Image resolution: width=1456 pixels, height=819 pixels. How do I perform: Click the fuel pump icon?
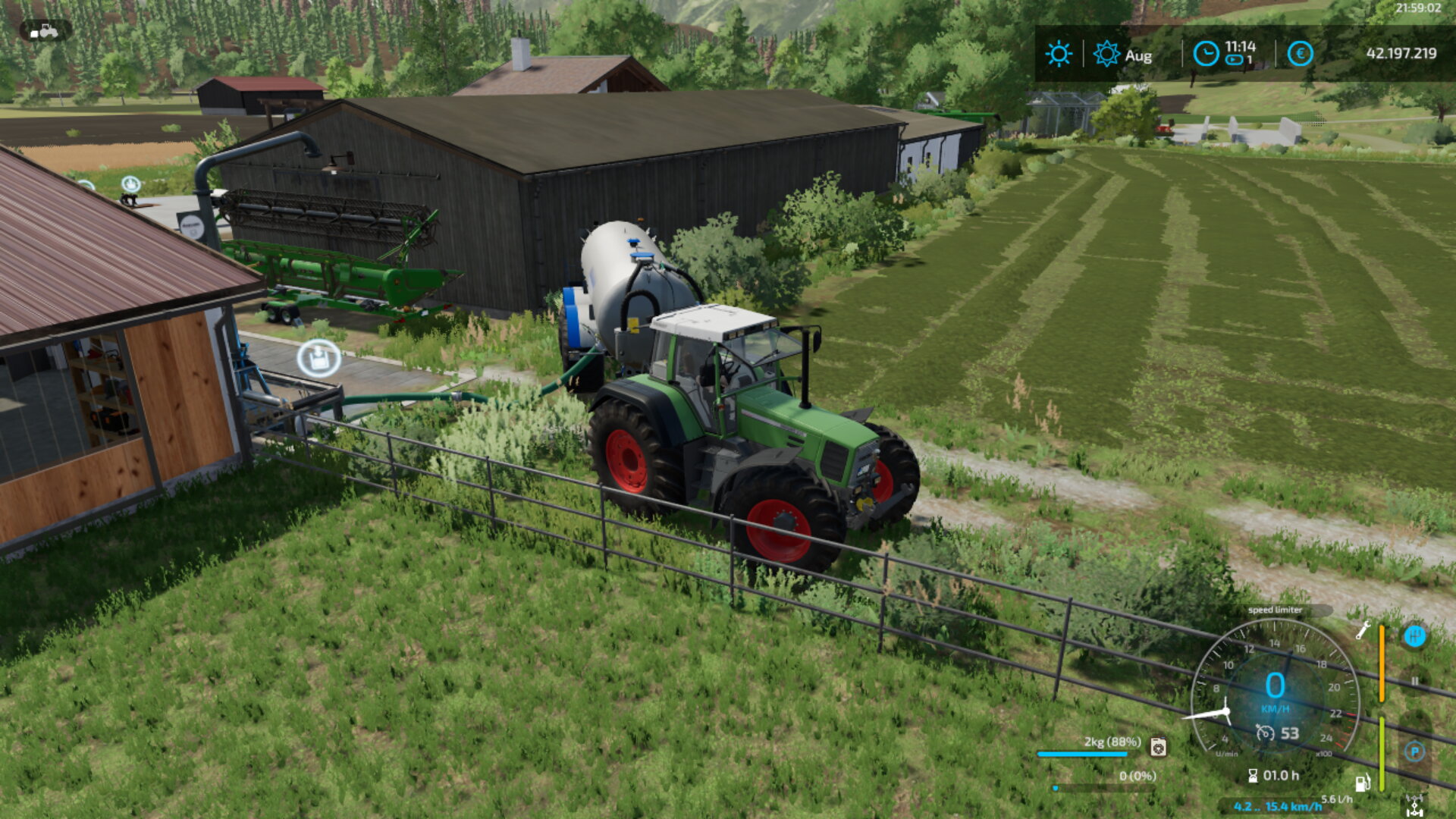click(1363, 783)
